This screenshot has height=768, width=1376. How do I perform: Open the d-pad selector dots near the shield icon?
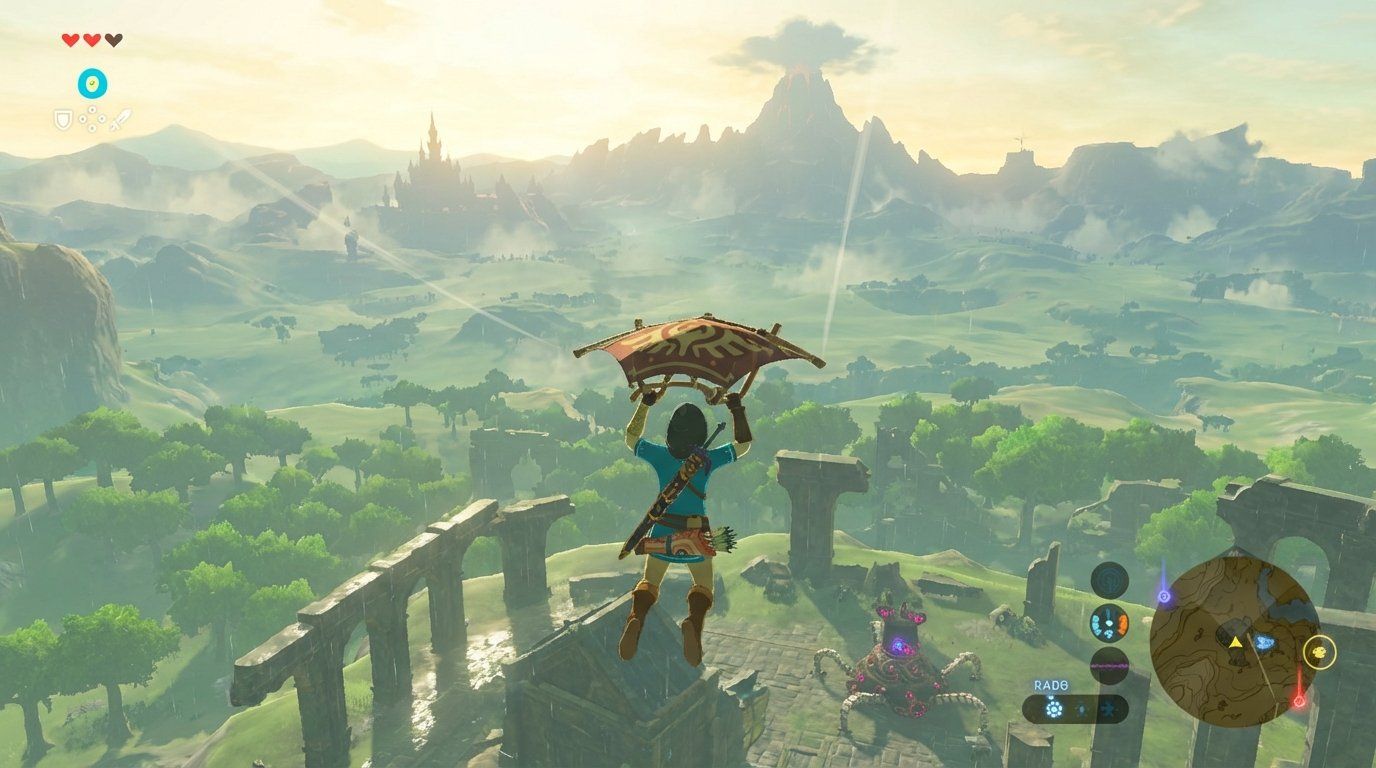point(91,118)
